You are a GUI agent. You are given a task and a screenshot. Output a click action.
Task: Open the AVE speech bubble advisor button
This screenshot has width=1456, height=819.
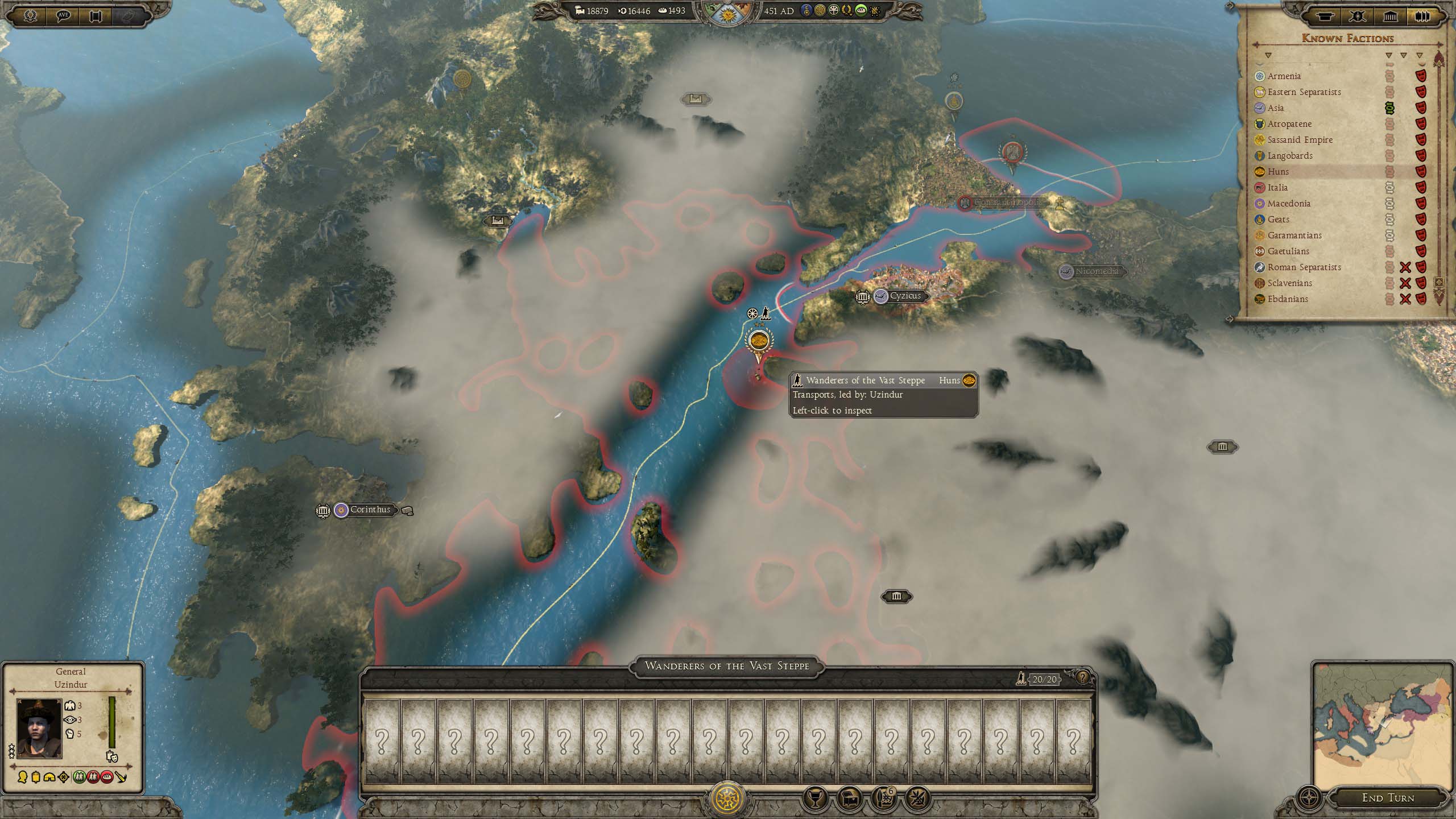coord(63,15)
